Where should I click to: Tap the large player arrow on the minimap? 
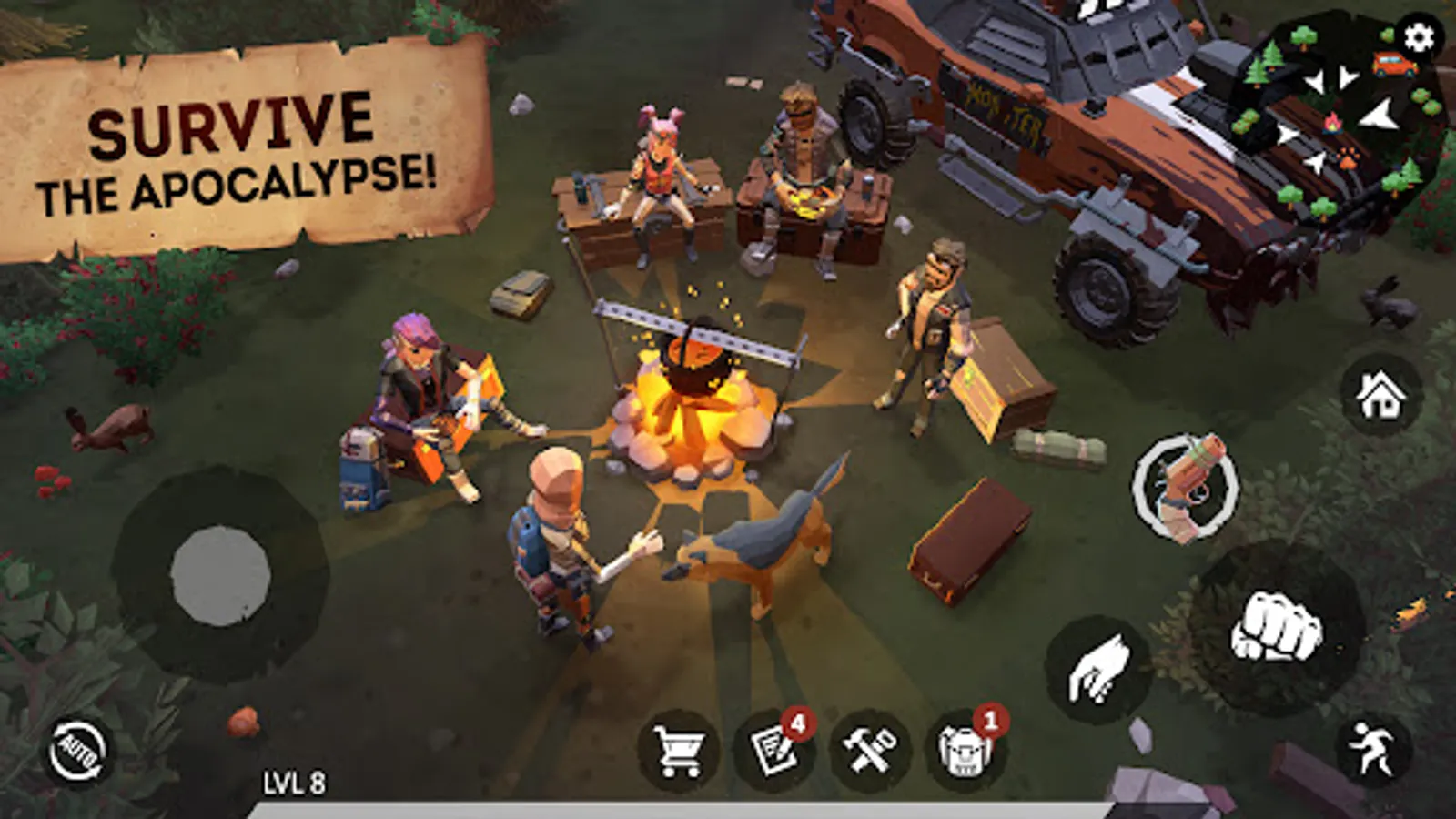1378,115
